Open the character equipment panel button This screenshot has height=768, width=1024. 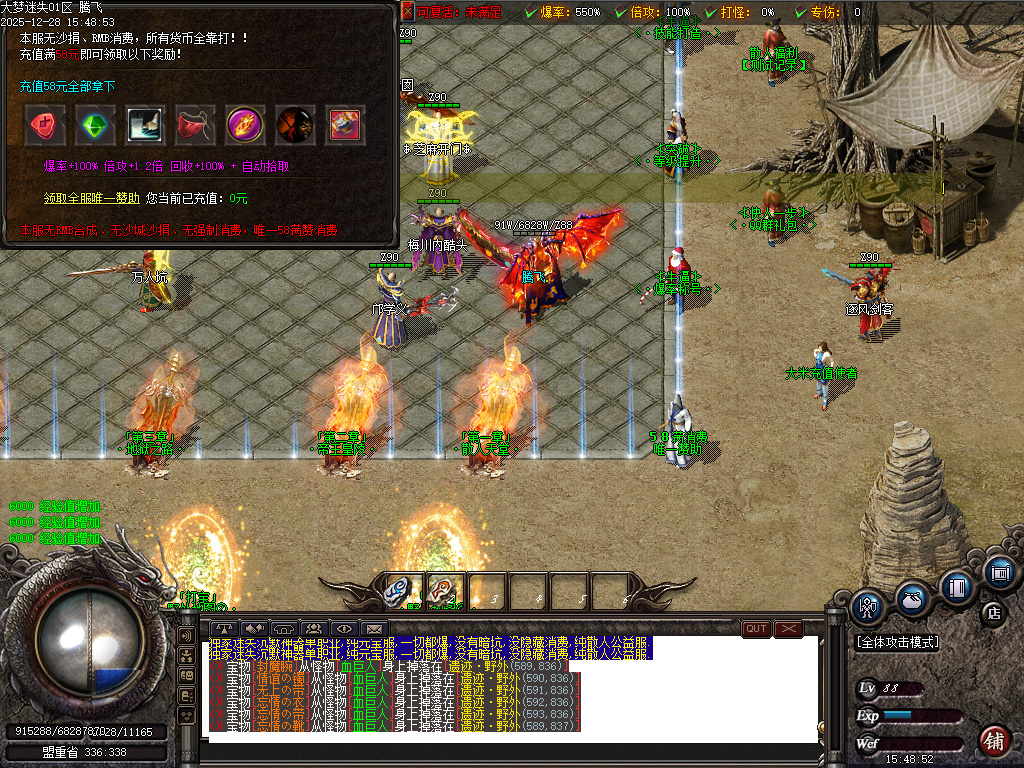click(x=866, y=605)
